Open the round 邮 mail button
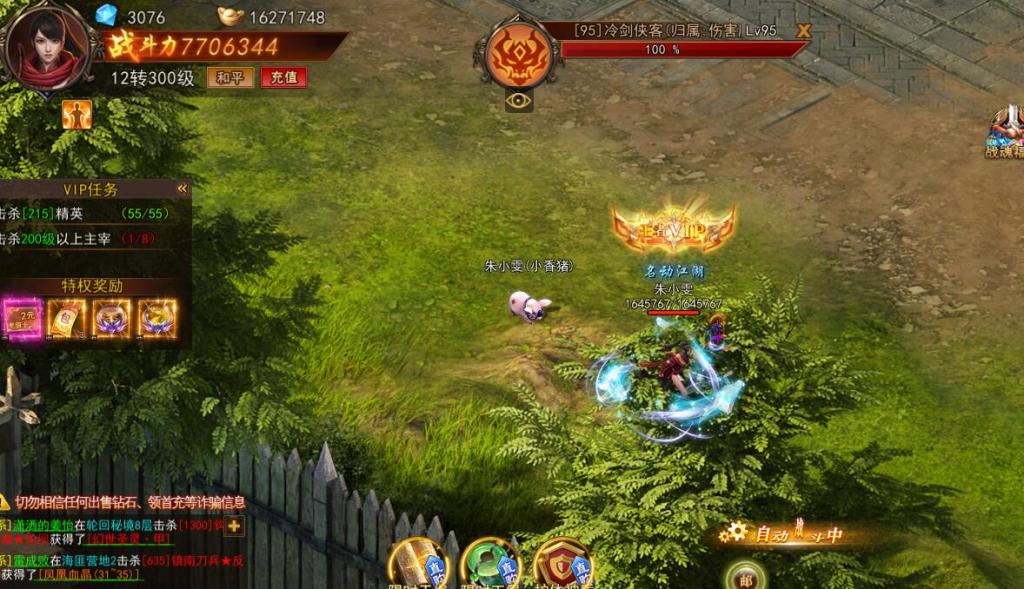1024x589 pixels. tap(745, 577)
